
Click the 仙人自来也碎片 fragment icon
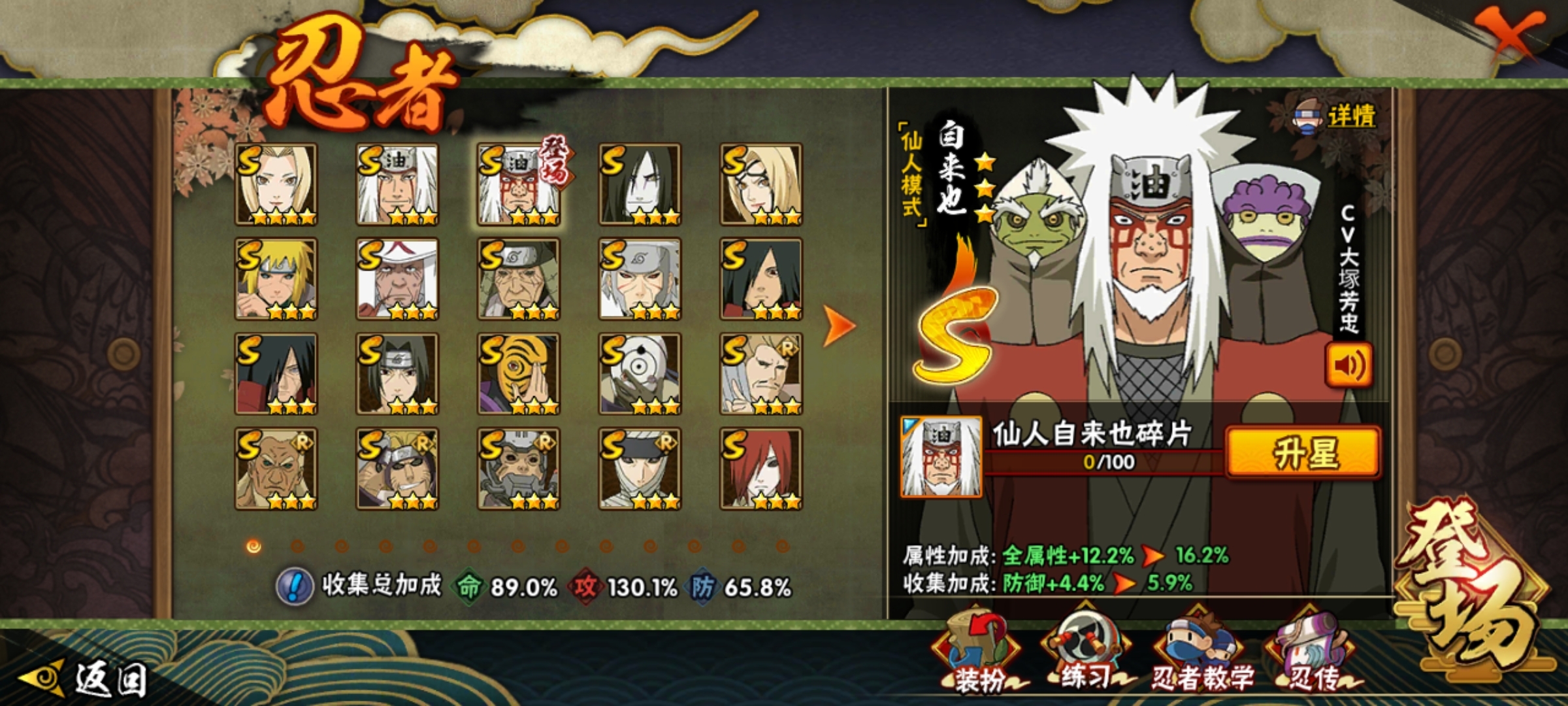tap(941, 457)
